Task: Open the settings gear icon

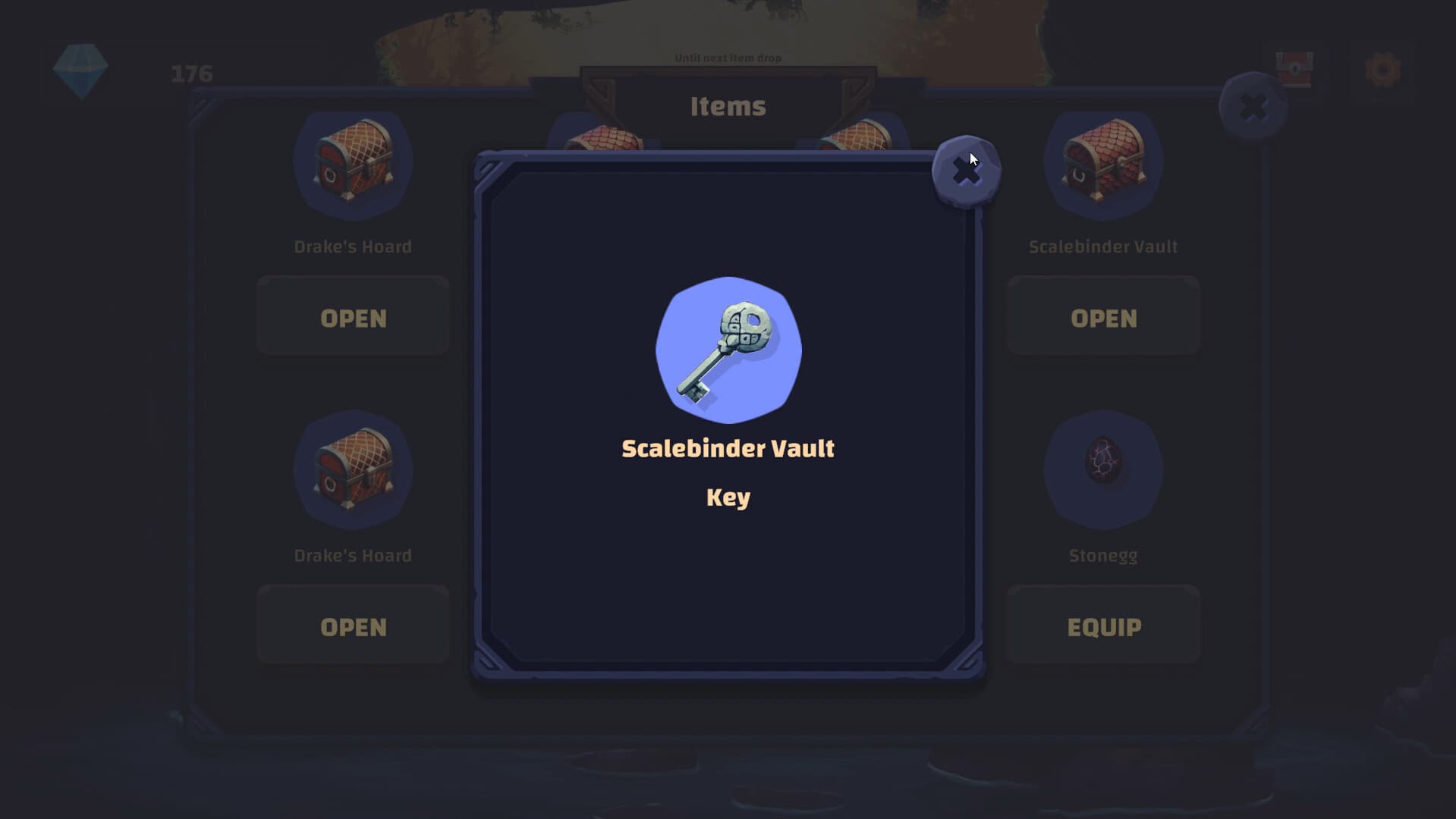Action: [x=1384, y=68]
